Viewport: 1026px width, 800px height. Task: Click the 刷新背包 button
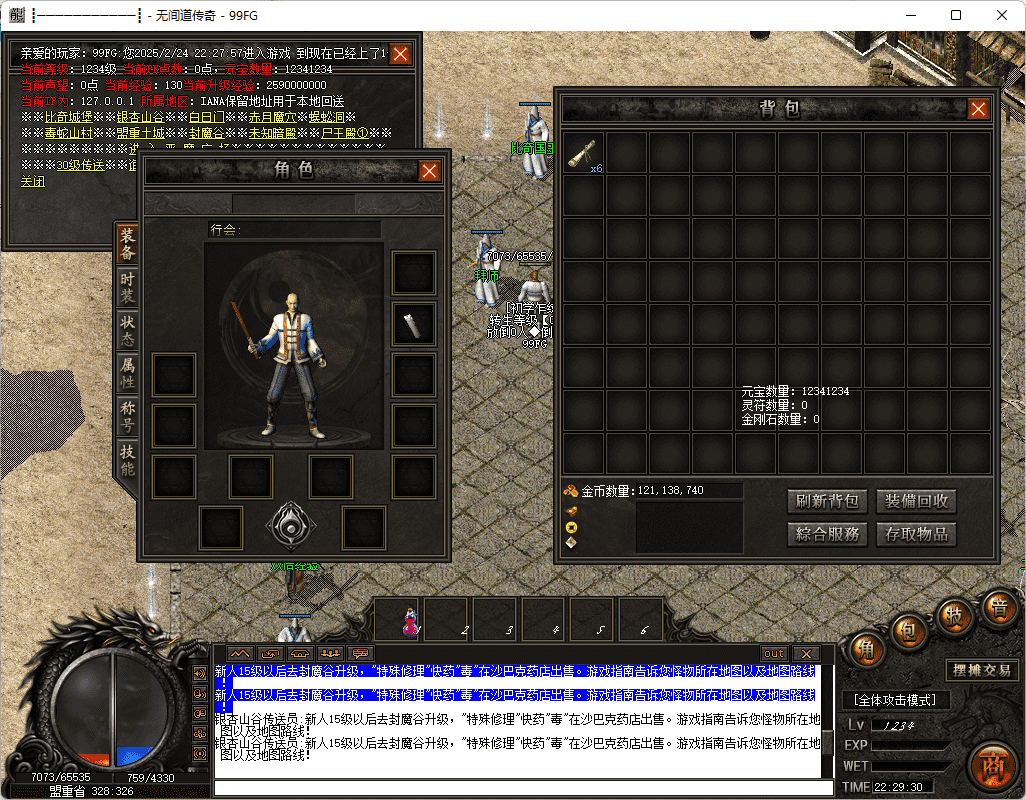(x=827, y=501)
